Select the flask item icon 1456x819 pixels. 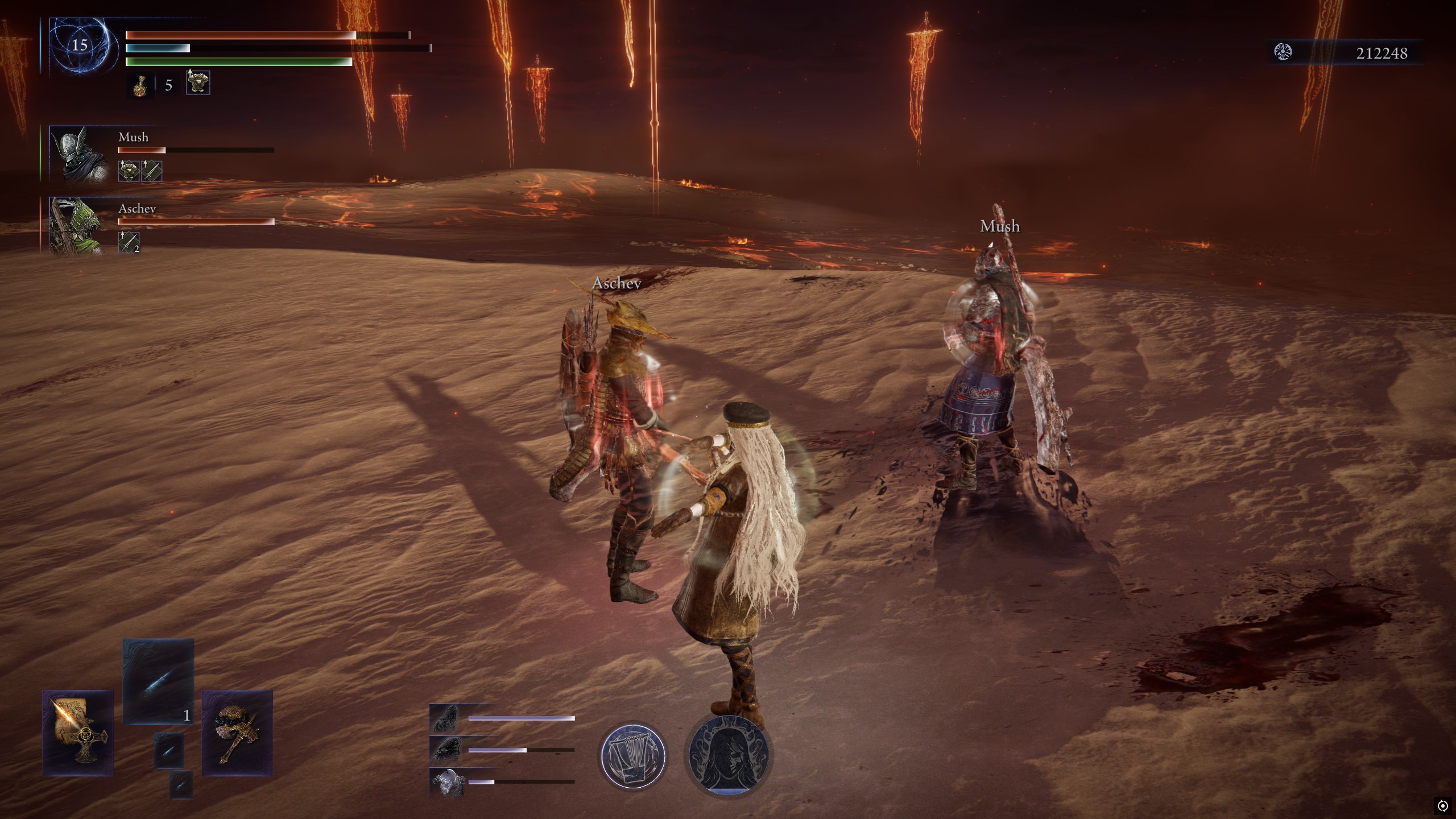click(139, 85)
